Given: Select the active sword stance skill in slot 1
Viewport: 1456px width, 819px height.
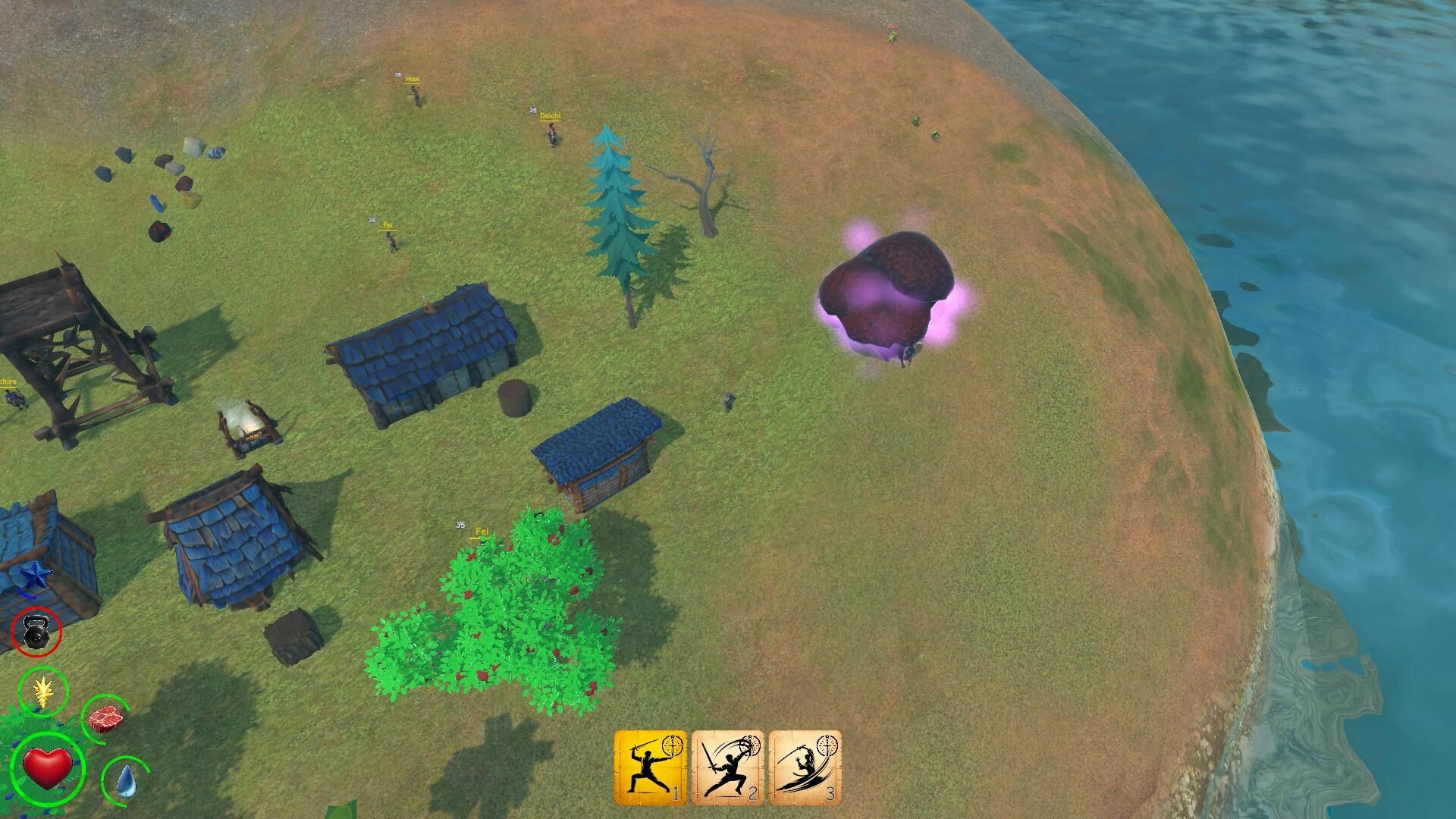Looking at the screenshot, I should [x=651, y=768].
